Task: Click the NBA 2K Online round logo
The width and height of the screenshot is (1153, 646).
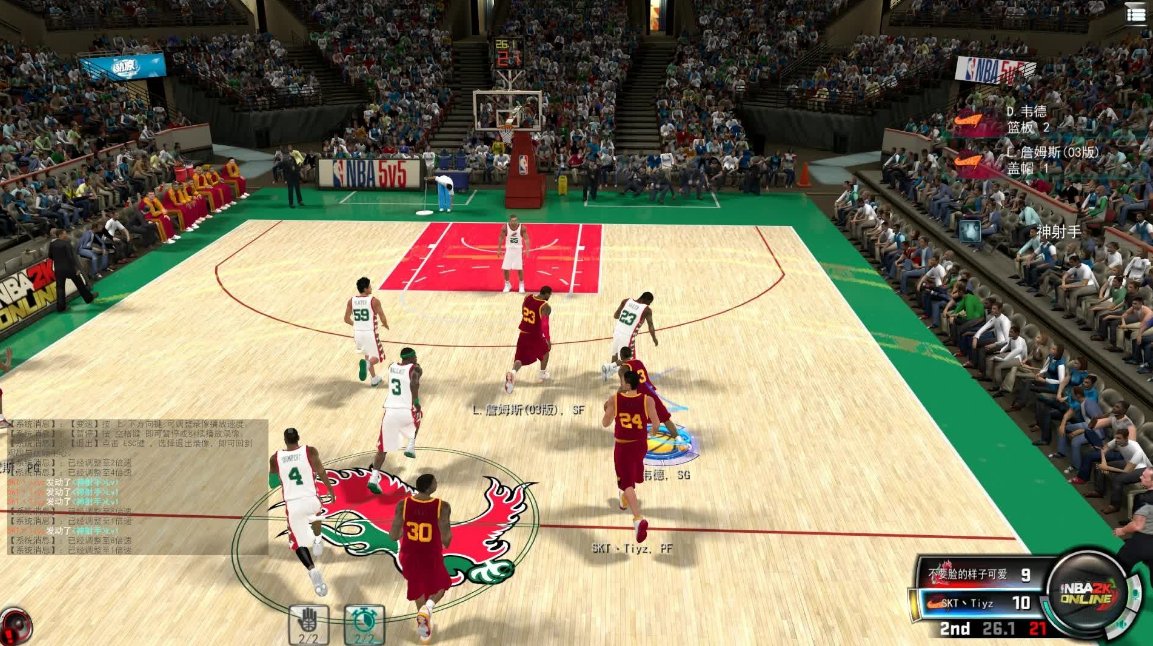Action: pyautogui.click(x=1087, y=593)
